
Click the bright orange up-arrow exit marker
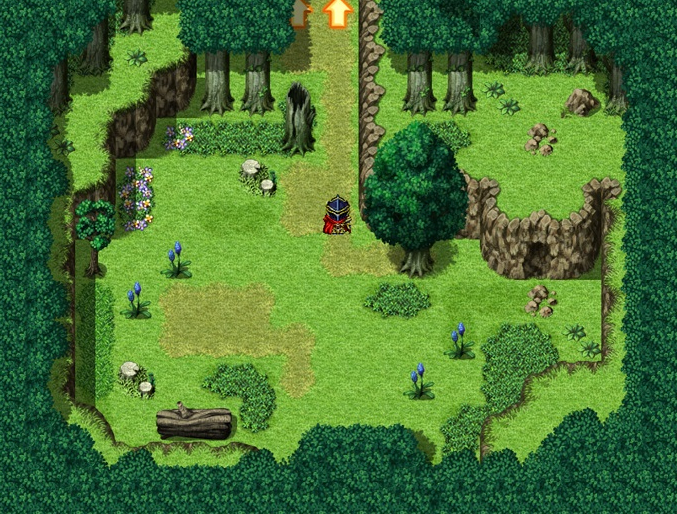coord(339,13)
